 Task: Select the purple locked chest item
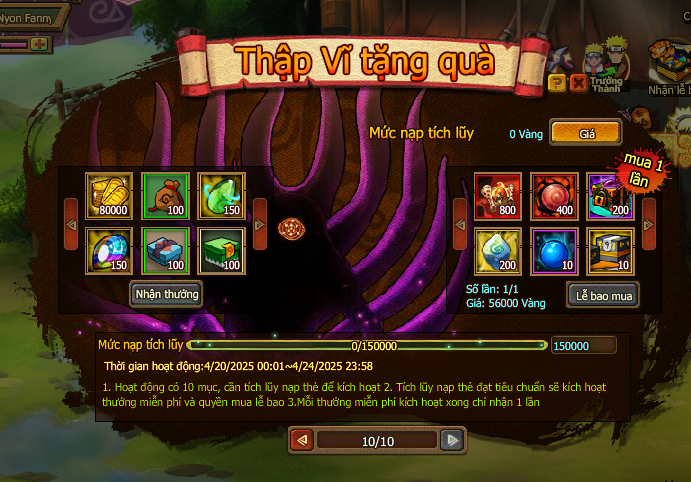[609, 192]
